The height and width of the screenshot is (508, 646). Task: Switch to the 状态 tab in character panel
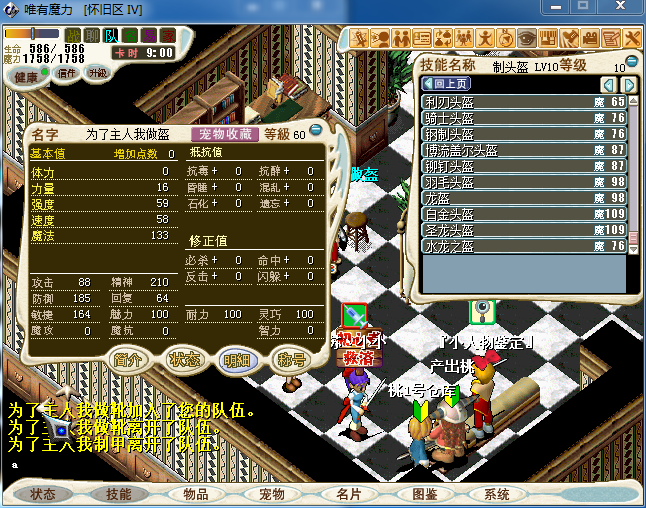[x=185, y=360]
